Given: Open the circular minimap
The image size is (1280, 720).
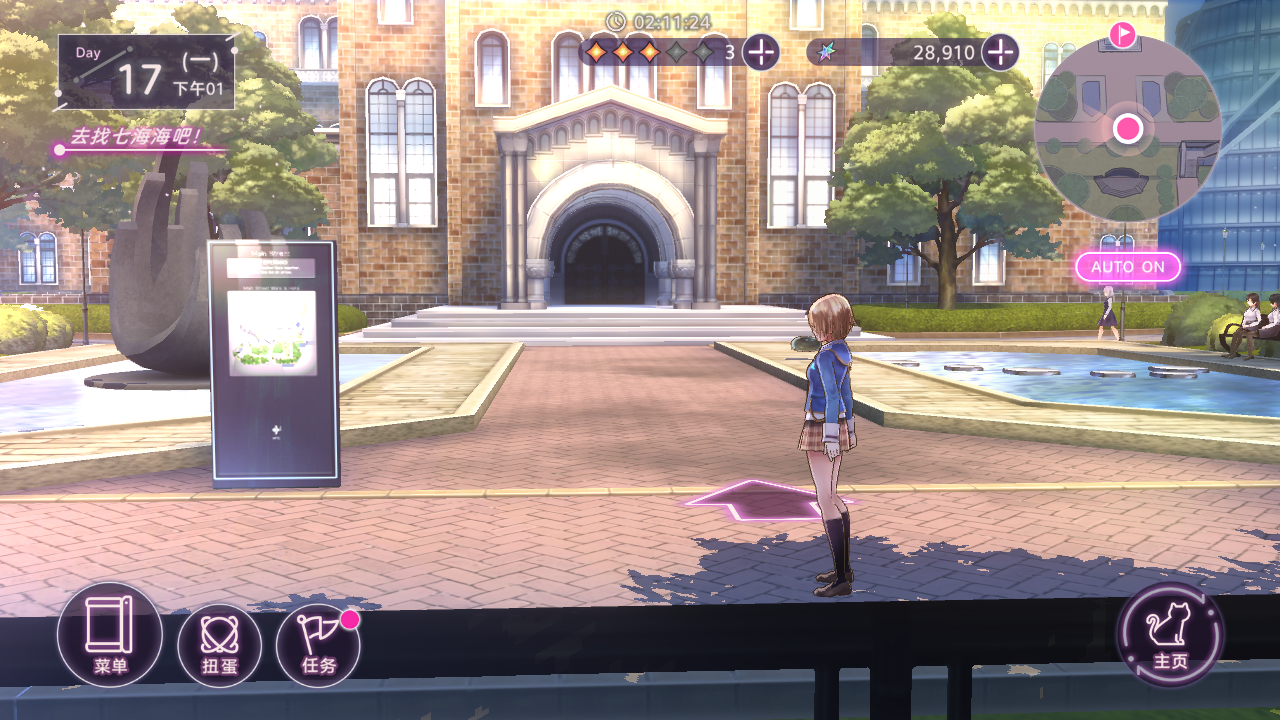Looking at the screenshot, I should click(1128, 129).
